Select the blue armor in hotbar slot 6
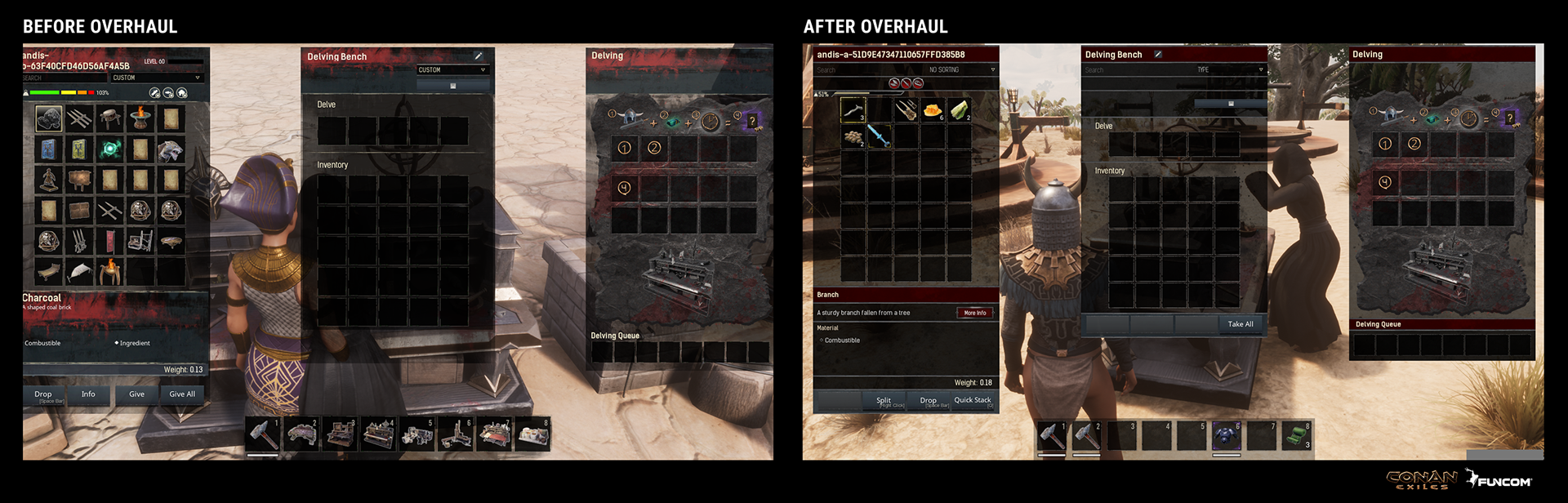 point(1226,435)
